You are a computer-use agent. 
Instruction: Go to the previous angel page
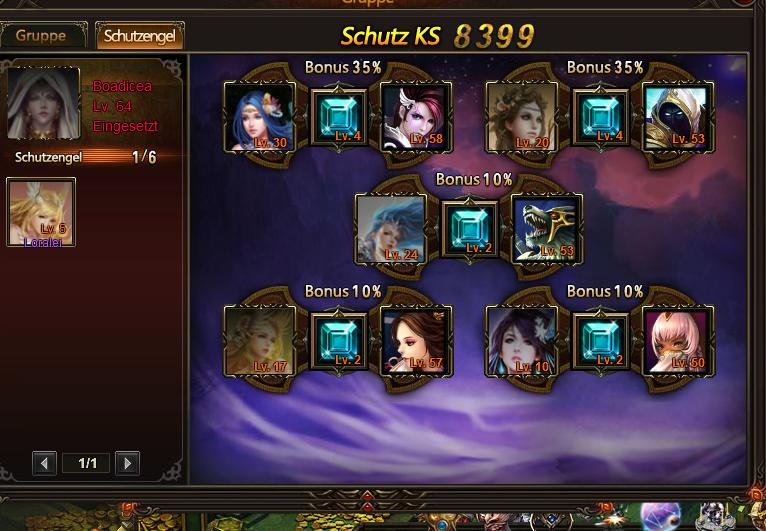tap(44, 463)
